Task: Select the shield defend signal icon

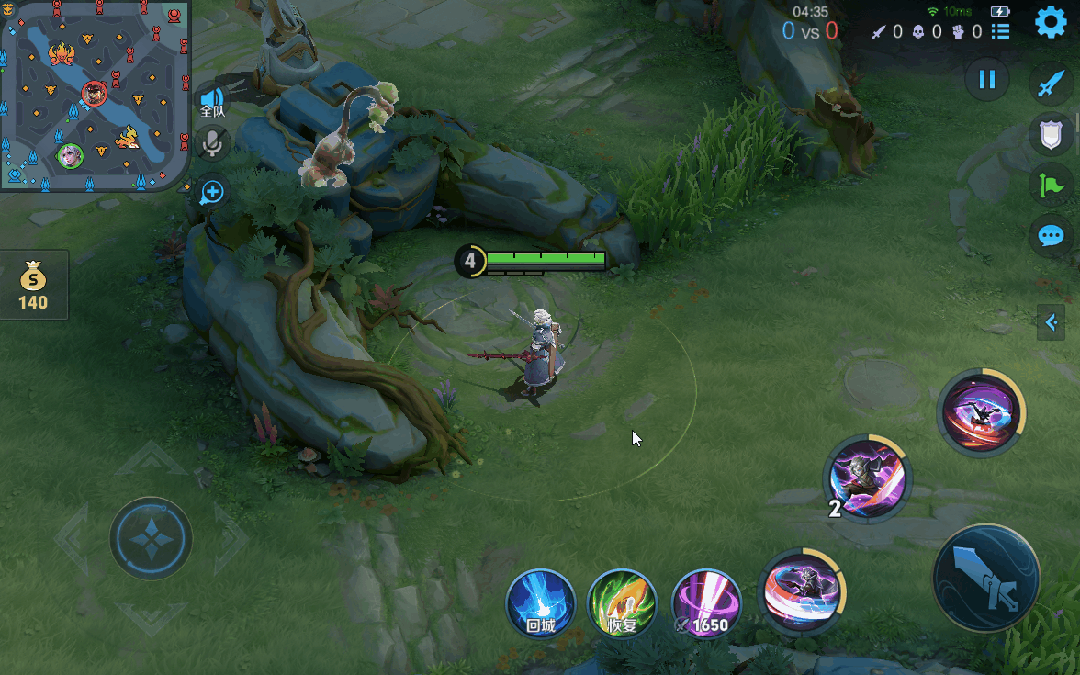Action: click(1050, 134)
